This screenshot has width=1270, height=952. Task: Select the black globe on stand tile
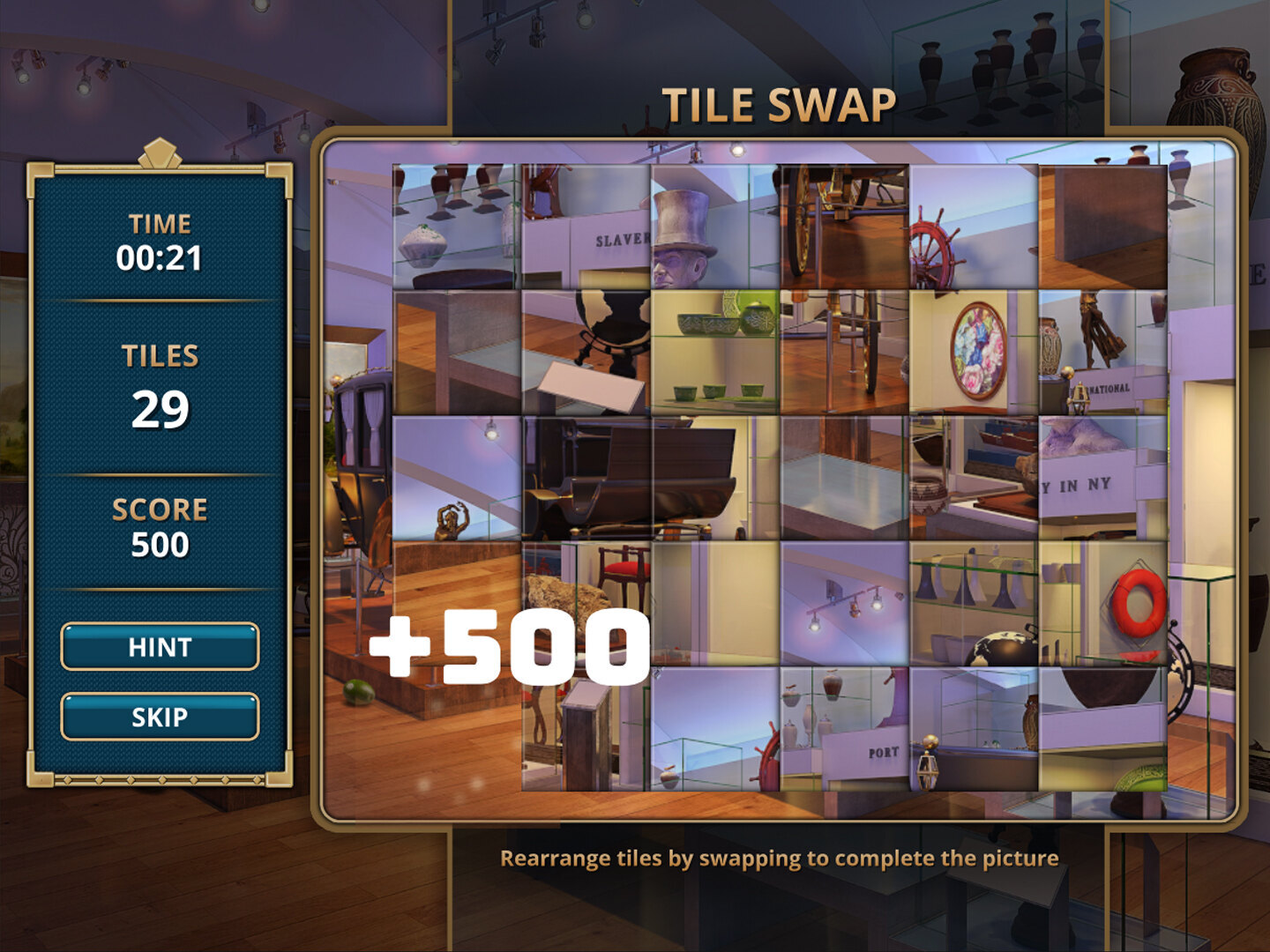click(x=586, y=353)
